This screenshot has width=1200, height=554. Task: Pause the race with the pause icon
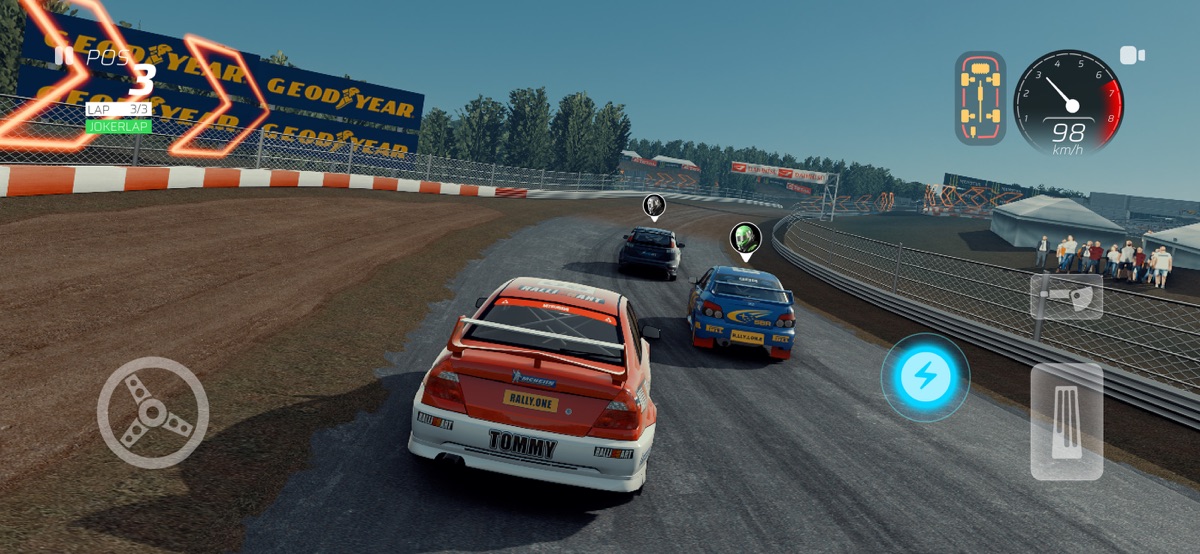click(x=64, y=55)
